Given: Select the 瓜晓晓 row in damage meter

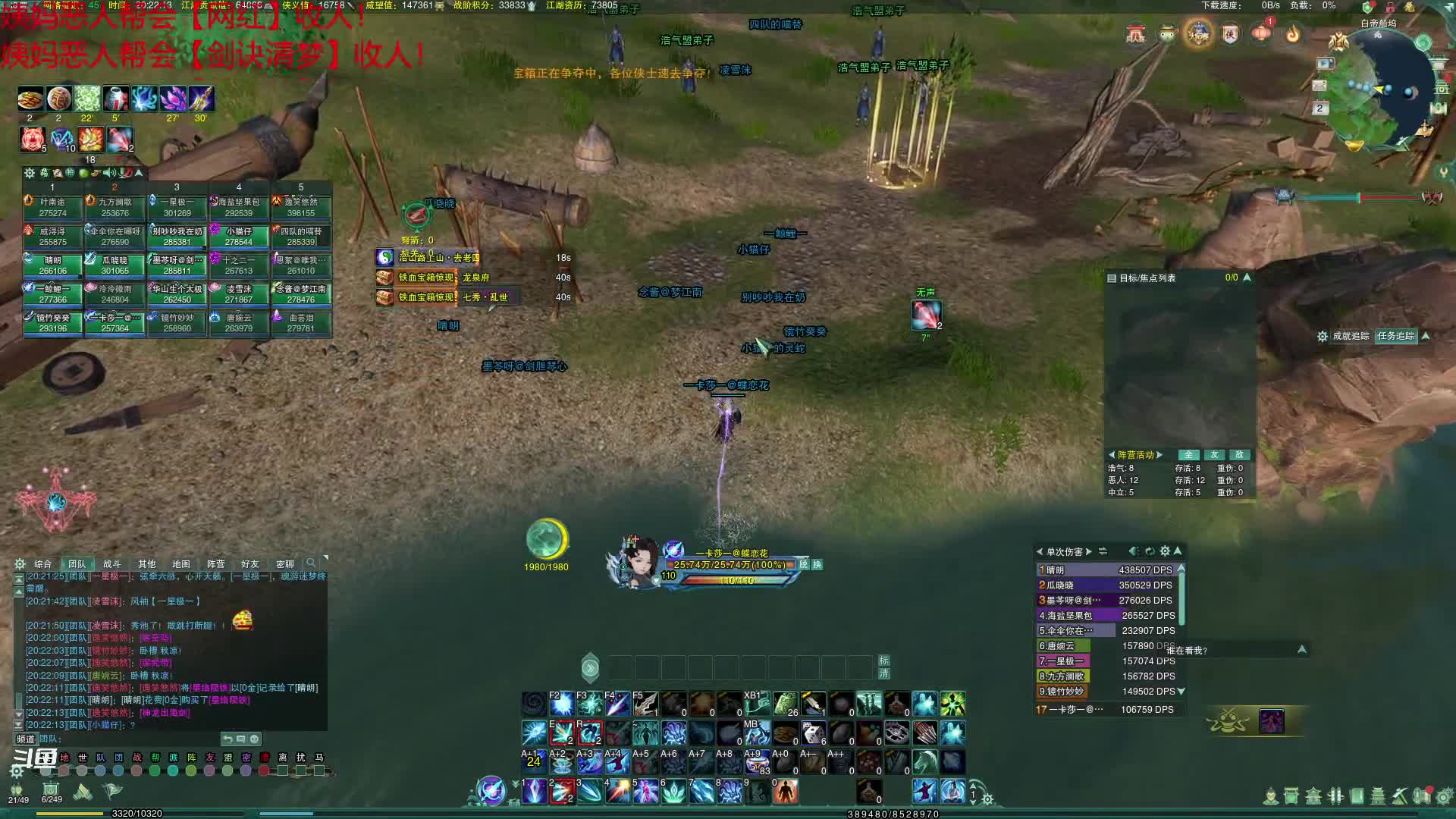Looking at the screenshot, I should click(x=1106, y=585).
